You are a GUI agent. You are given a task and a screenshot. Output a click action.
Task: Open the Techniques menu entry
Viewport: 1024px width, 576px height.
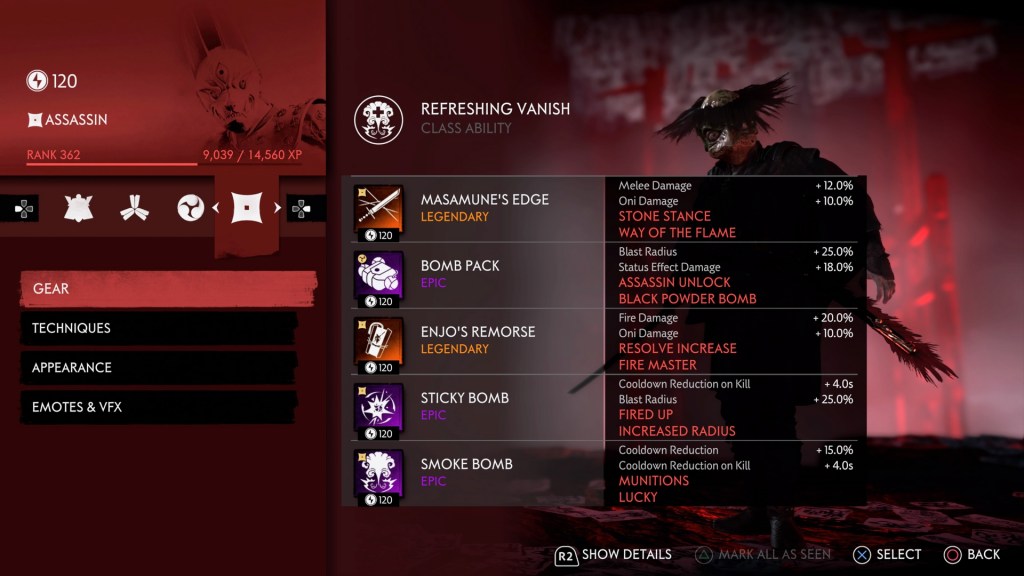click(160, 328)
